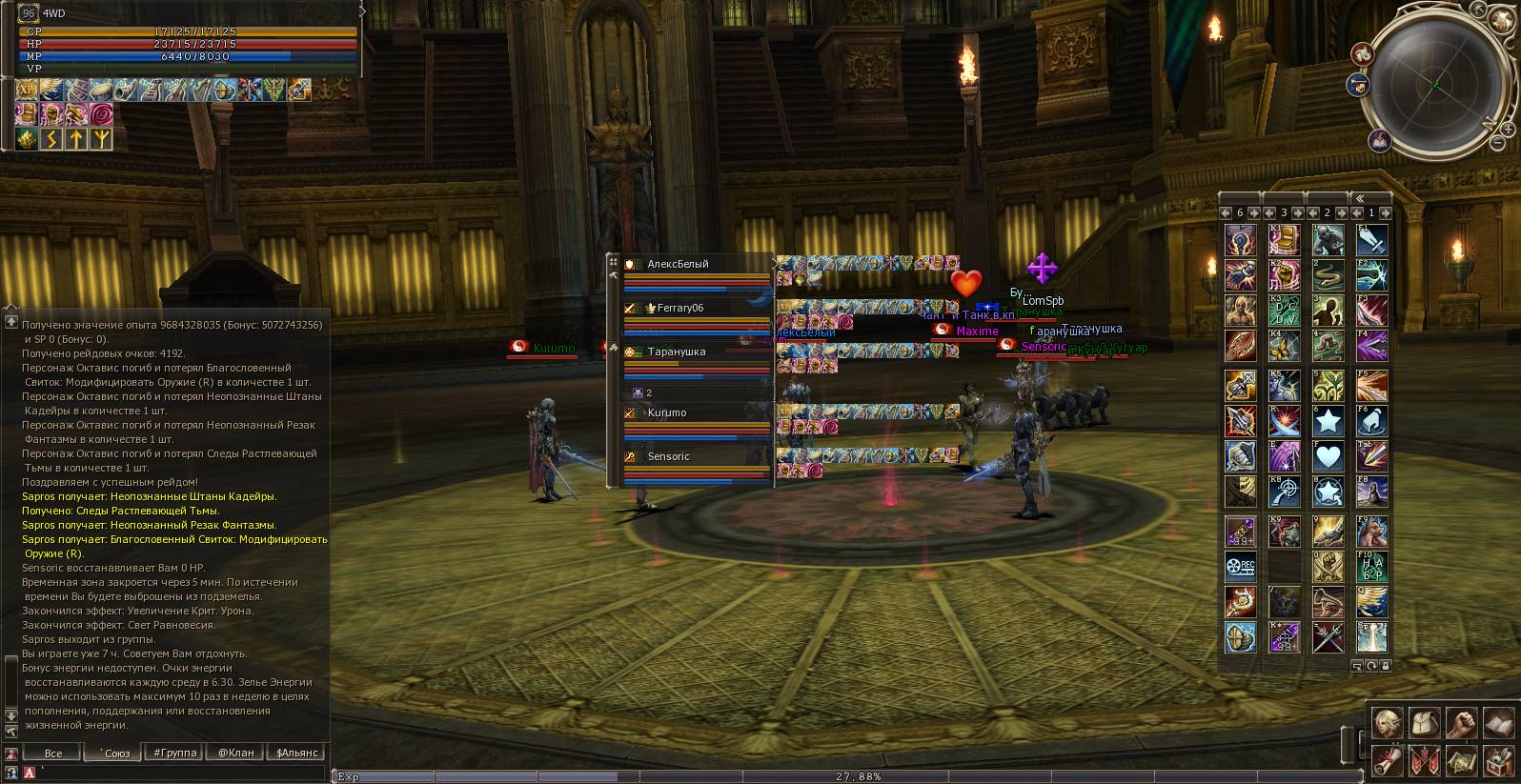Open the clan banners icon
Screen dimensions: 1521x784
click(x=1423, y=760)
